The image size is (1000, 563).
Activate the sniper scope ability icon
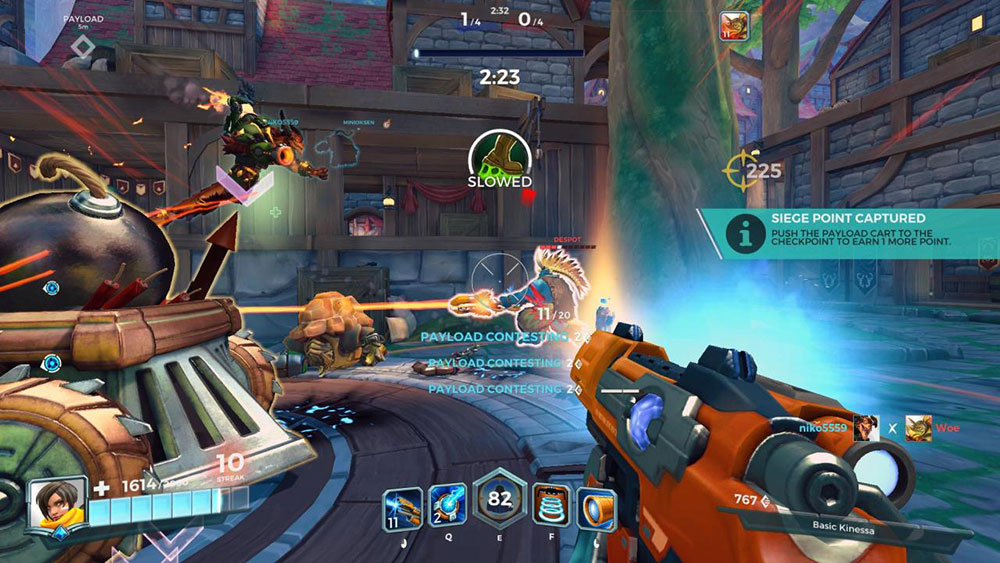pos(598,507)
